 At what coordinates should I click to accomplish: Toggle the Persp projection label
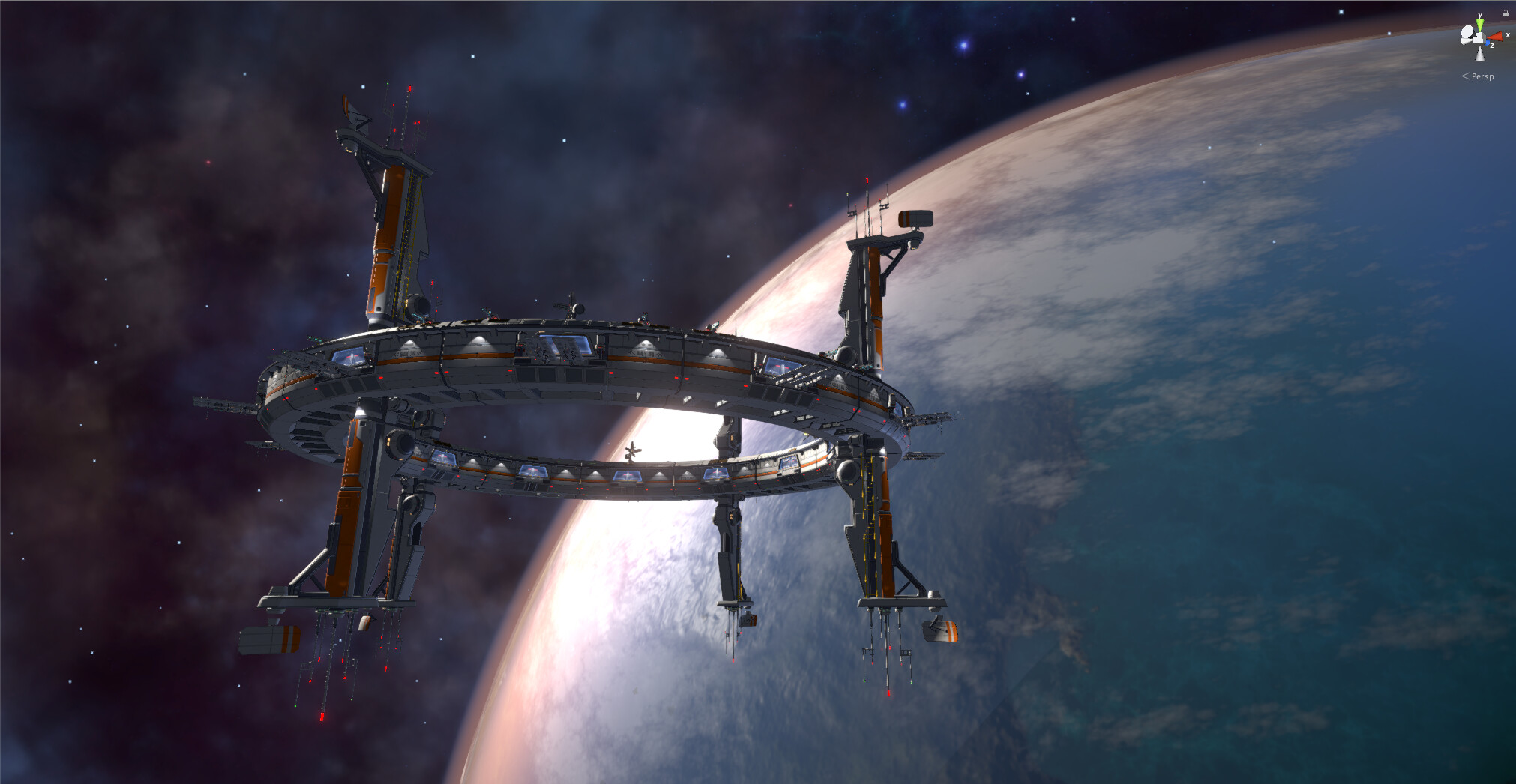click(x=1482, y=76)
